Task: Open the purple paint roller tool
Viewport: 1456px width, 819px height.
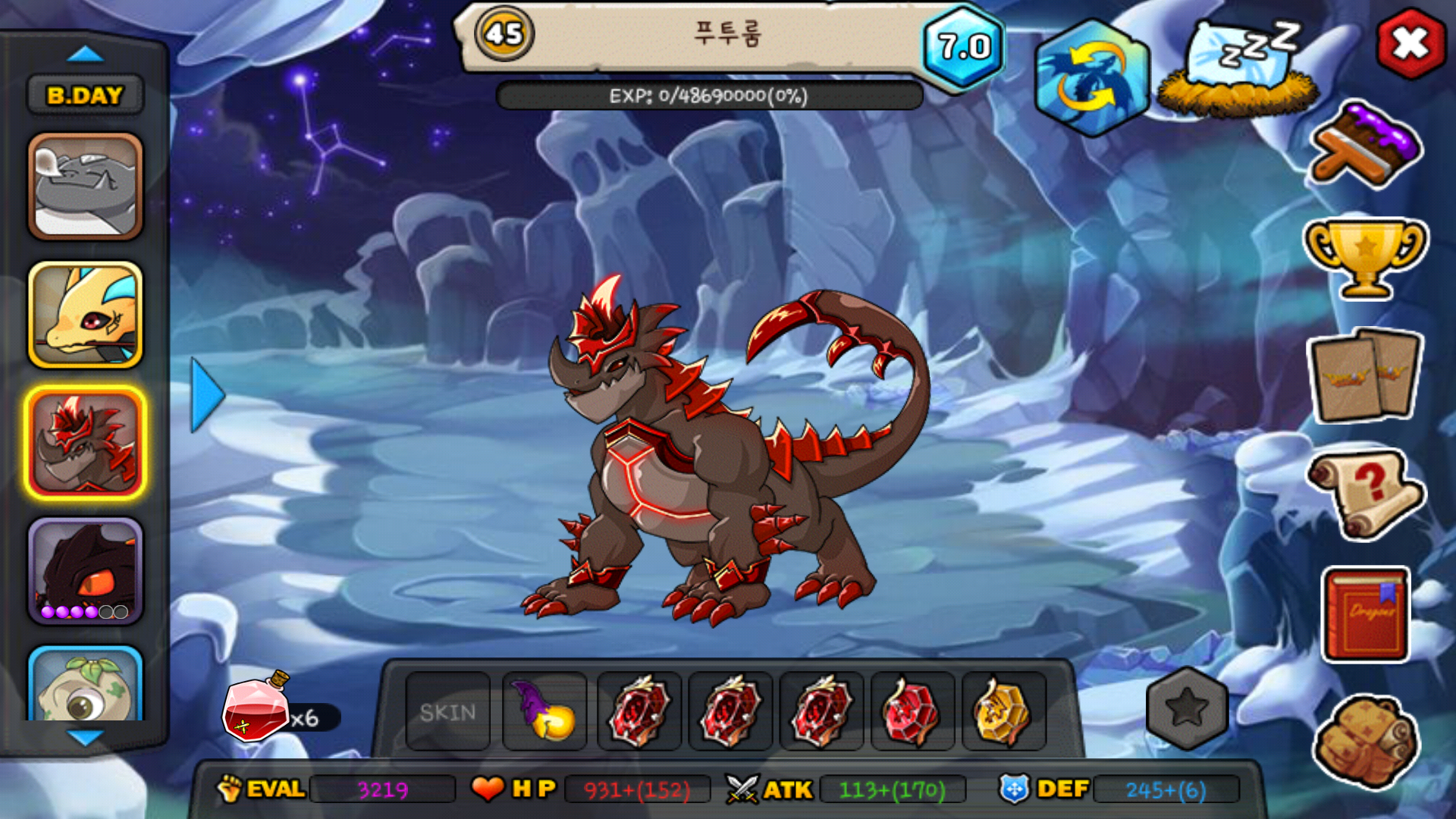Action: coord(1366,146)
